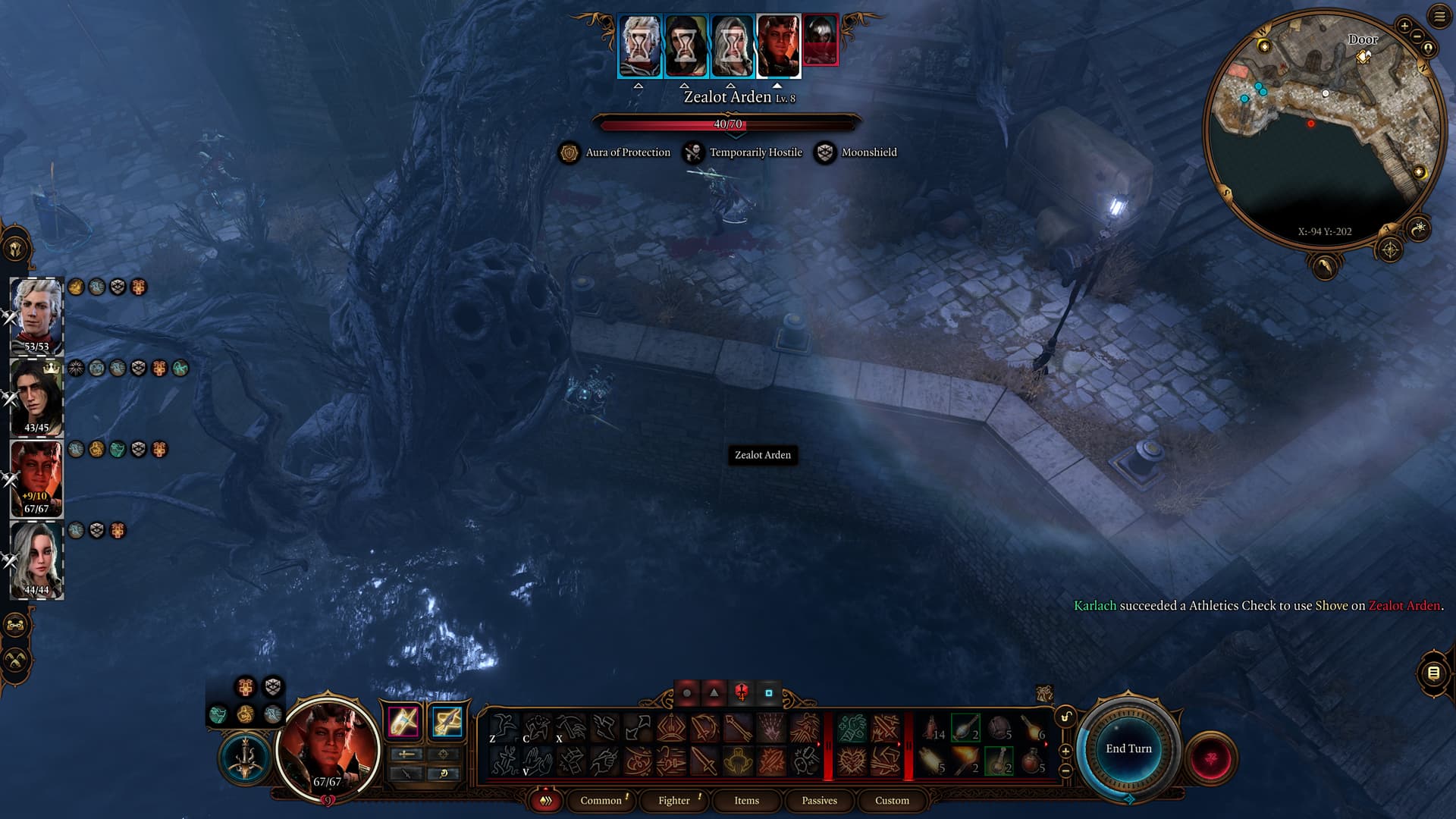1456x819 pixels.
Task: Click Zealot Arden's red portrait in turn order
Action: point(821,40)
